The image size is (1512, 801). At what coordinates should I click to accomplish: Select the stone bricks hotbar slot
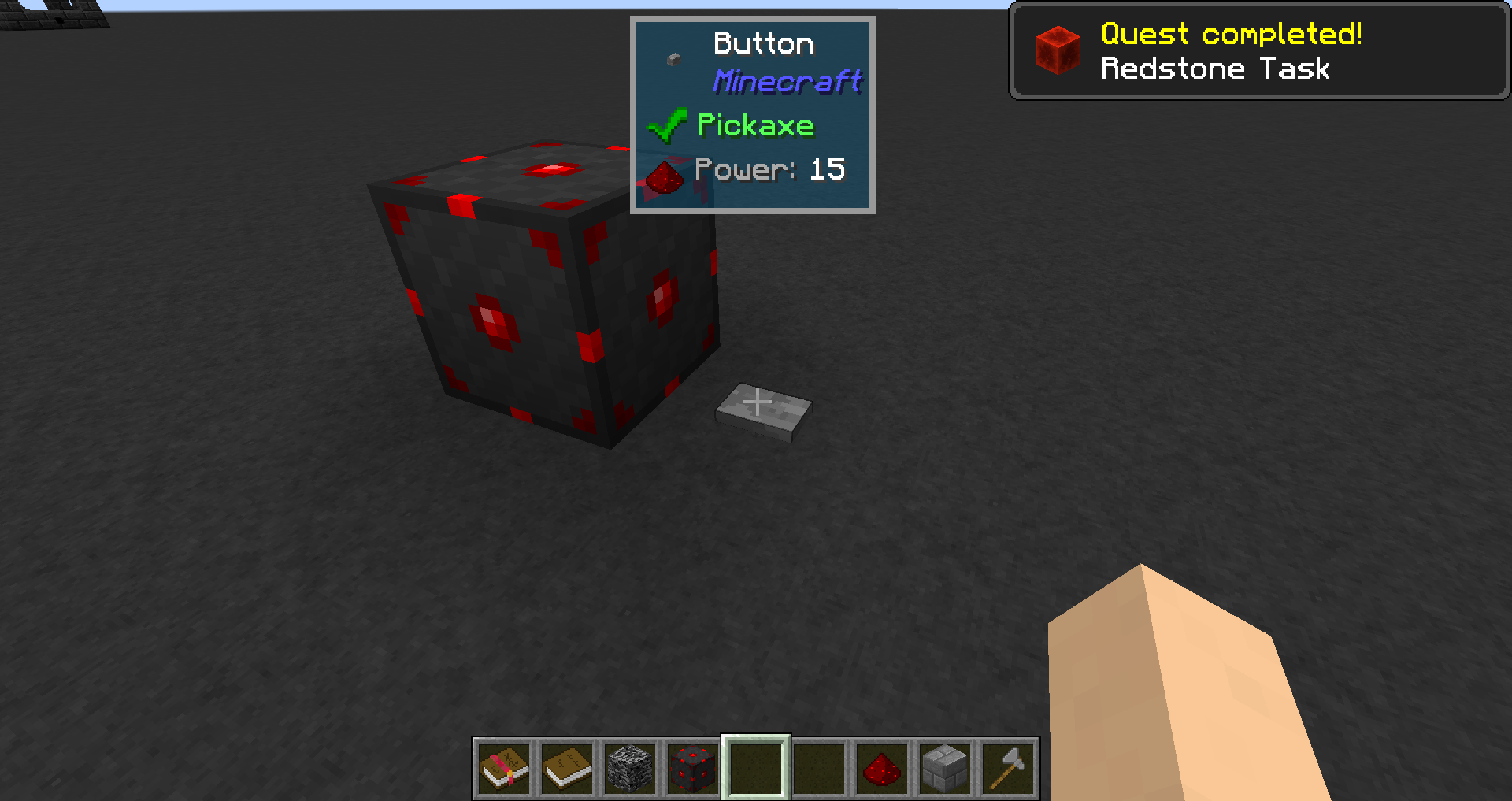point(945,768)
